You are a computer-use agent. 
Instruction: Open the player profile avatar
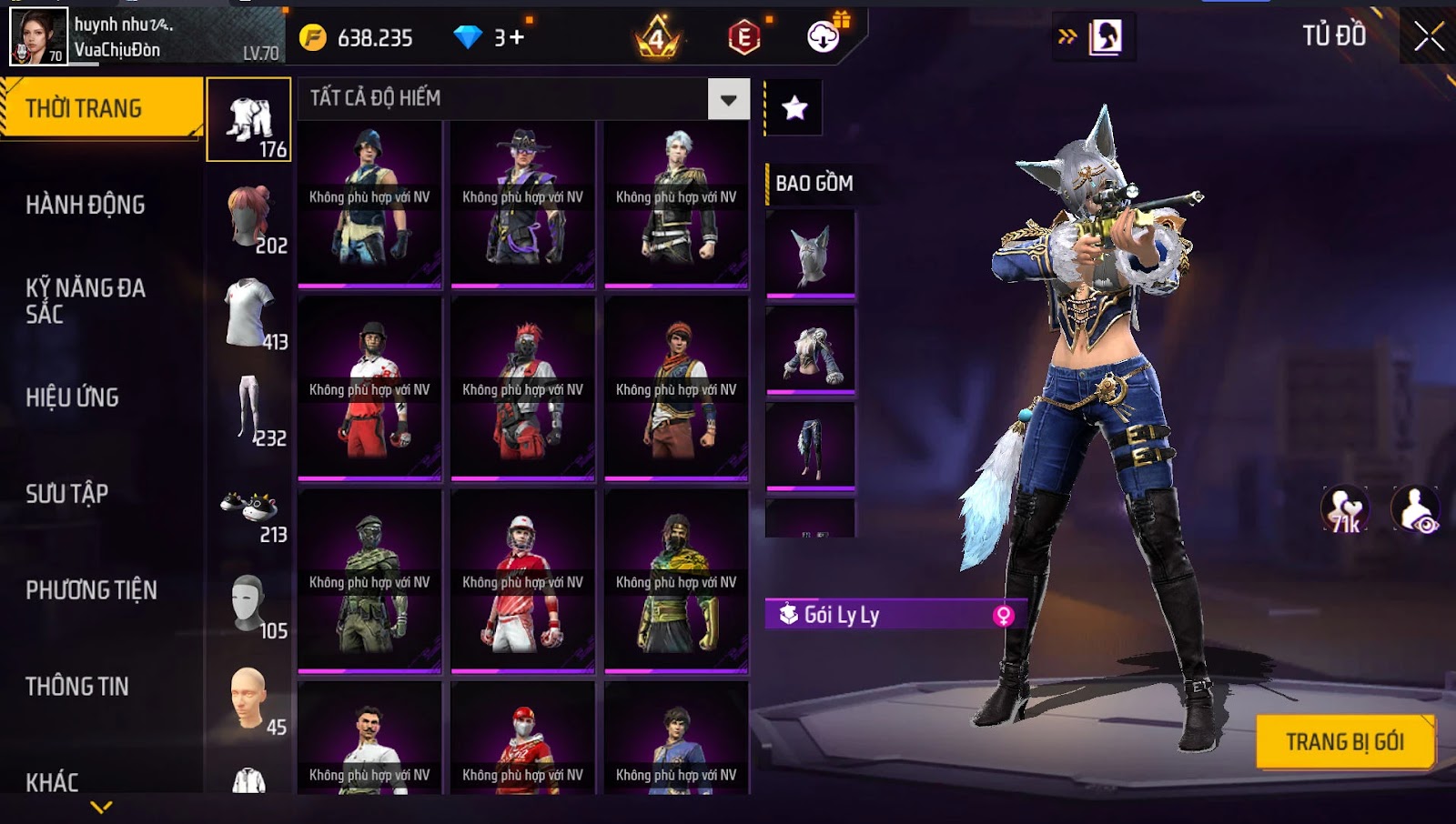point(38,36)
